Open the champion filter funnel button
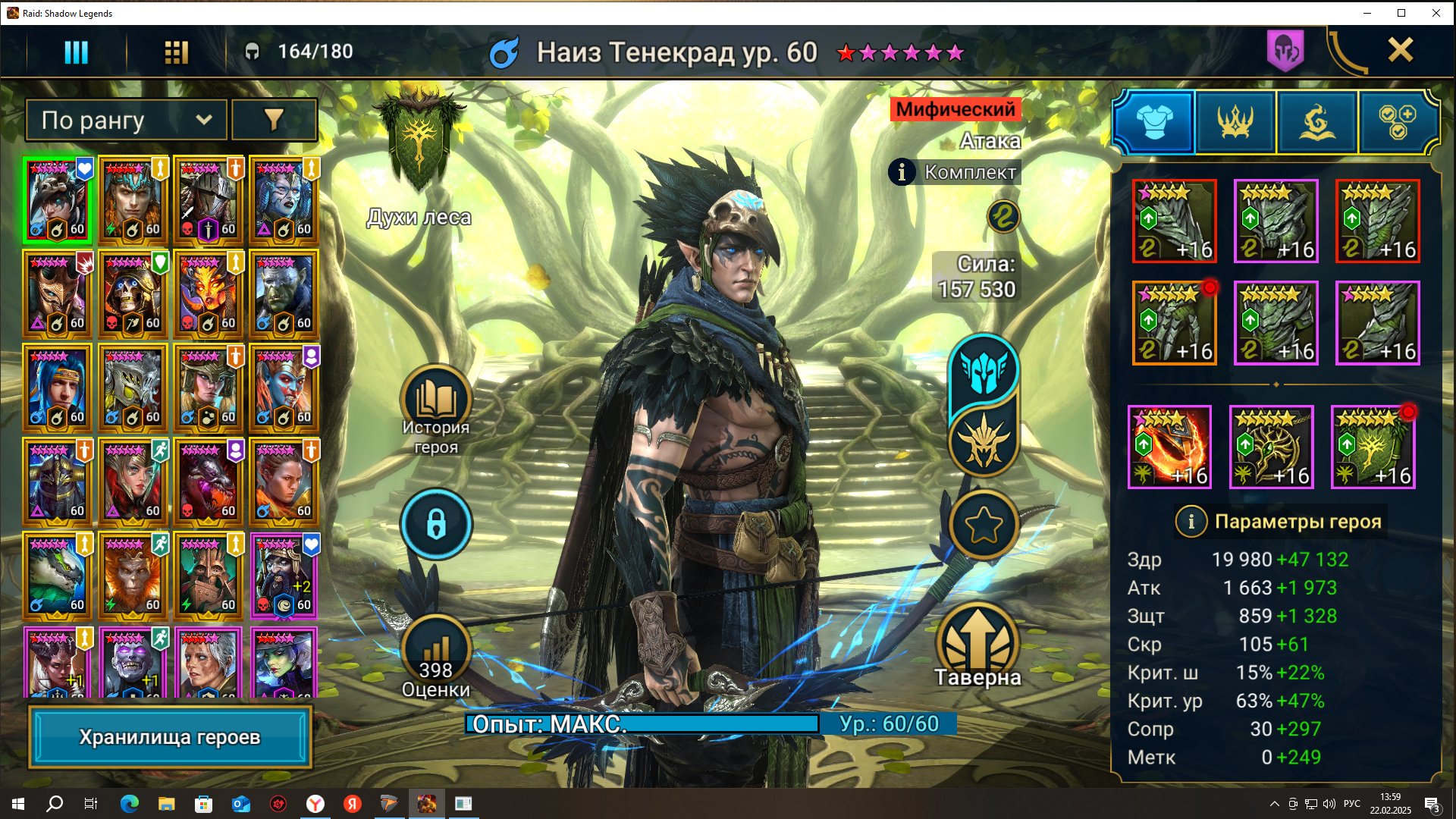This screenshot has height=819, width=1456. click(274, 120)
